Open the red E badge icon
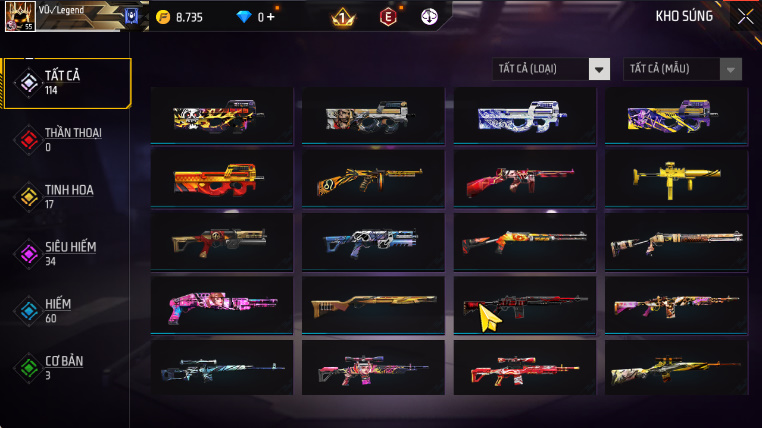 (387, 17)
